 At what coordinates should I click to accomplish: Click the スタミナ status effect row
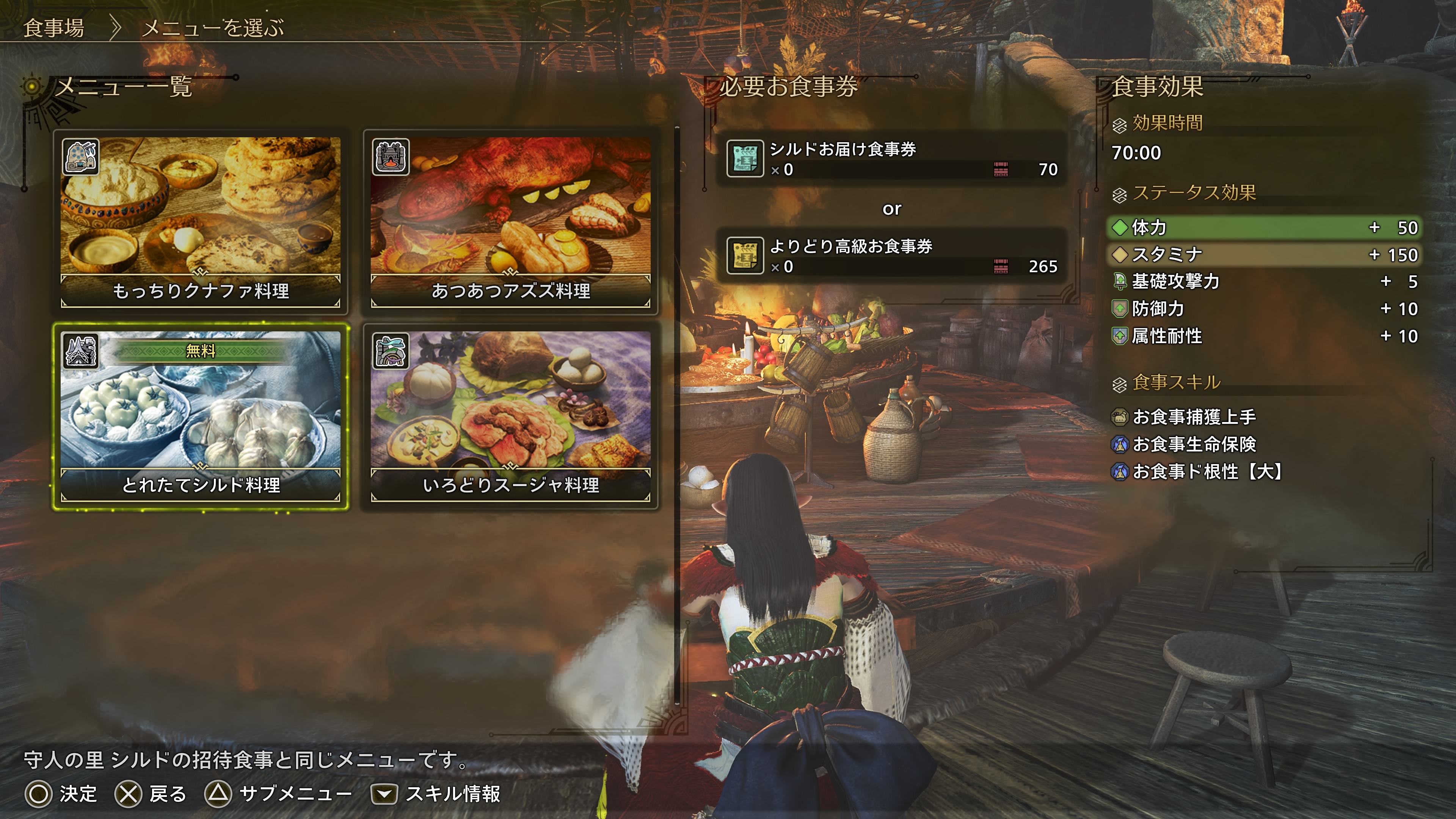[1264, 254]
